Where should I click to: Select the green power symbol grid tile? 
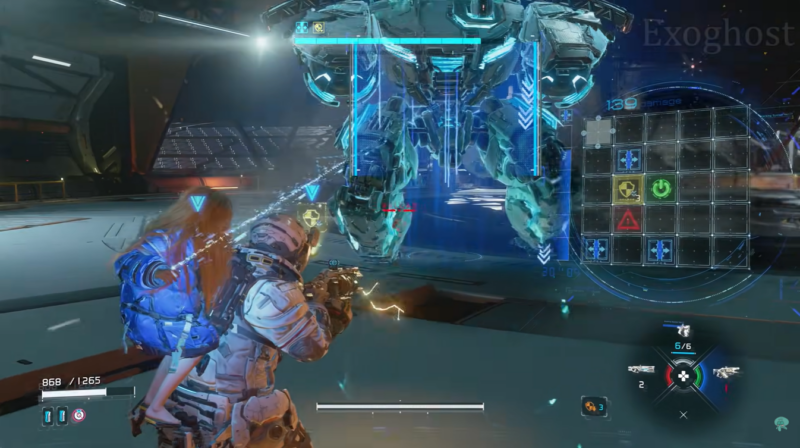tap(661, 188)
